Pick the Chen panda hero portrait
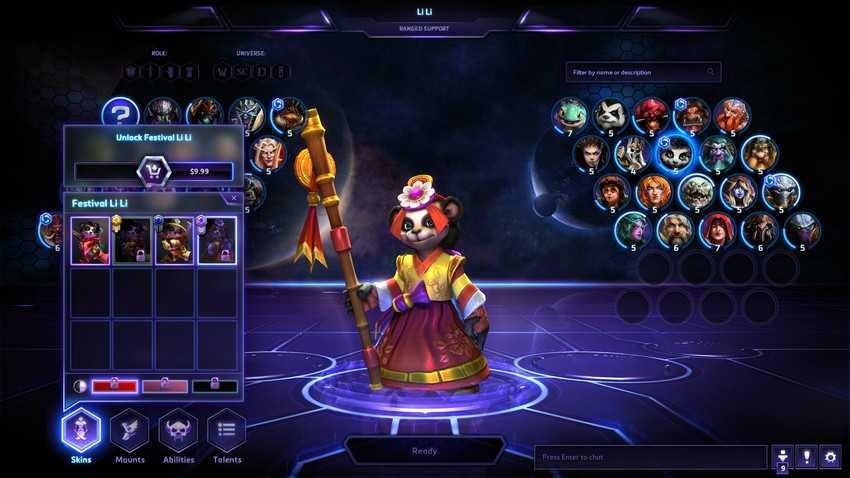The width and height of the screenshot is (850, 478). pyautogui.click(x=610, y=114)
